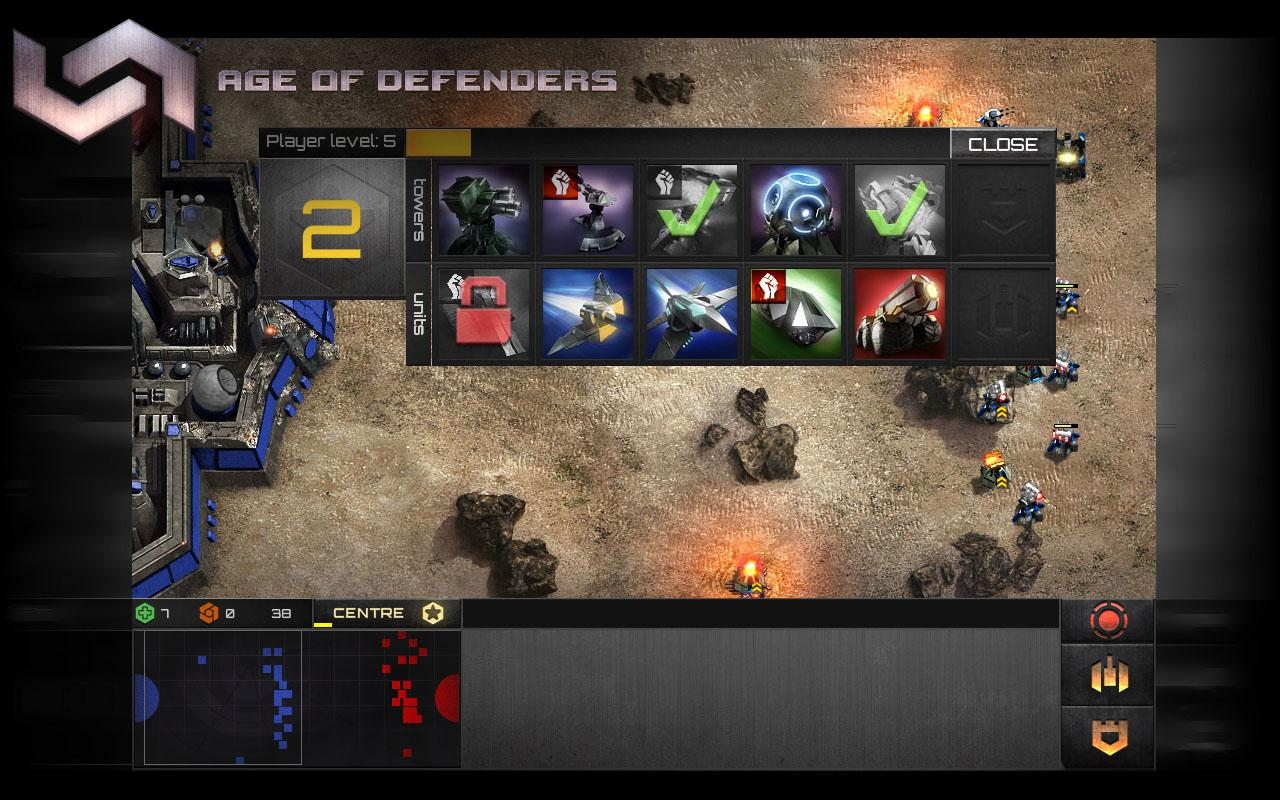Screen dimensions: 1280x800
Task: Pick the silver interceptor aircraft unit
Action: point(691,312)
